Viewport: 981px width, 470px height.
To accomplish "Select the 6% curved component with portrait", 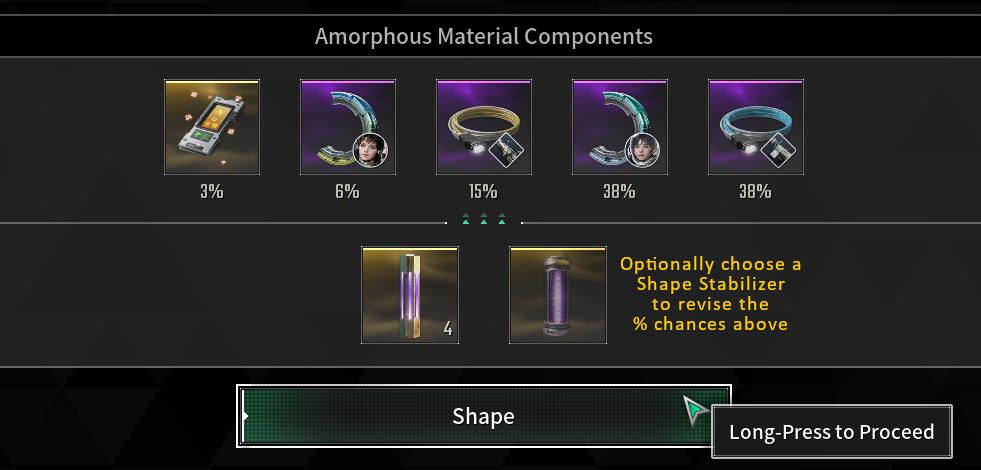I will click(x=348, y=127).
